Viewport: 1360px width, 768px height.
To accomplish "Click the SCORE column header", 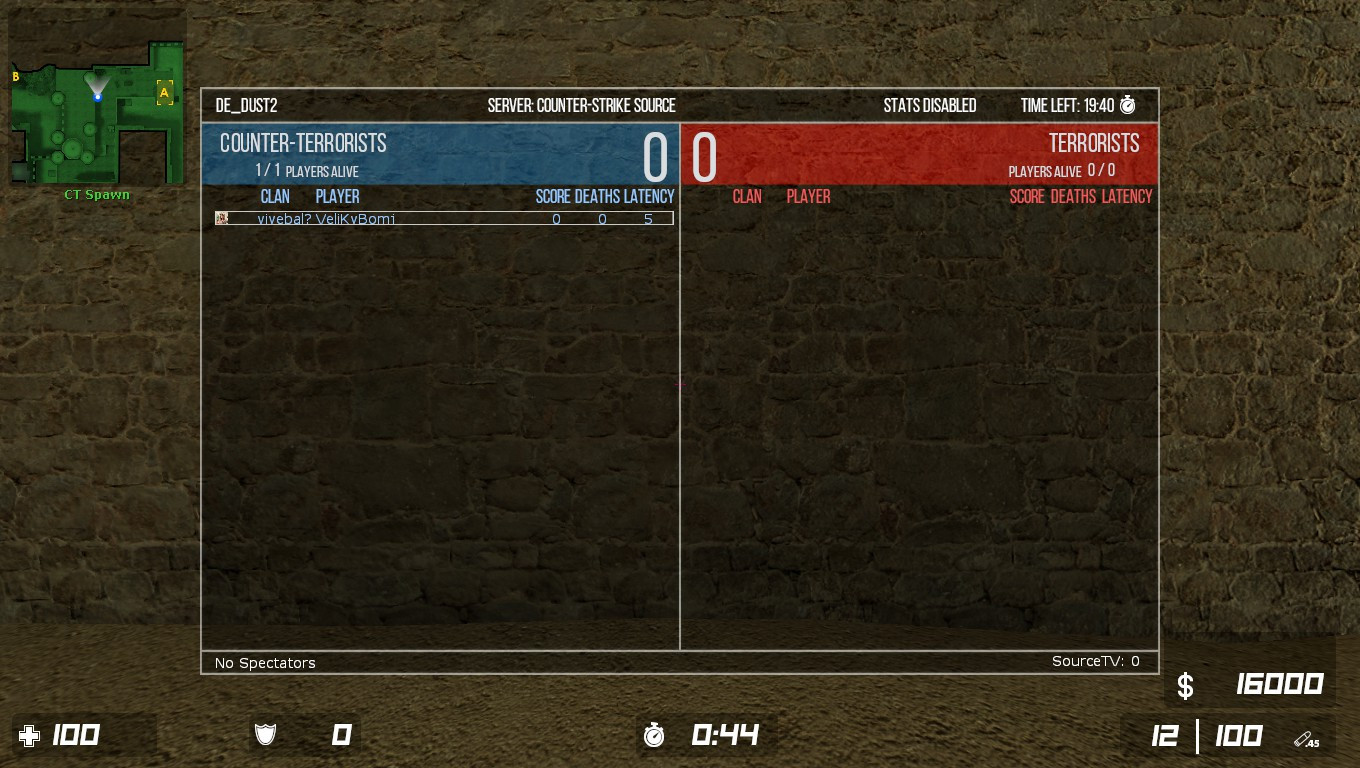I will coord(552,196).
